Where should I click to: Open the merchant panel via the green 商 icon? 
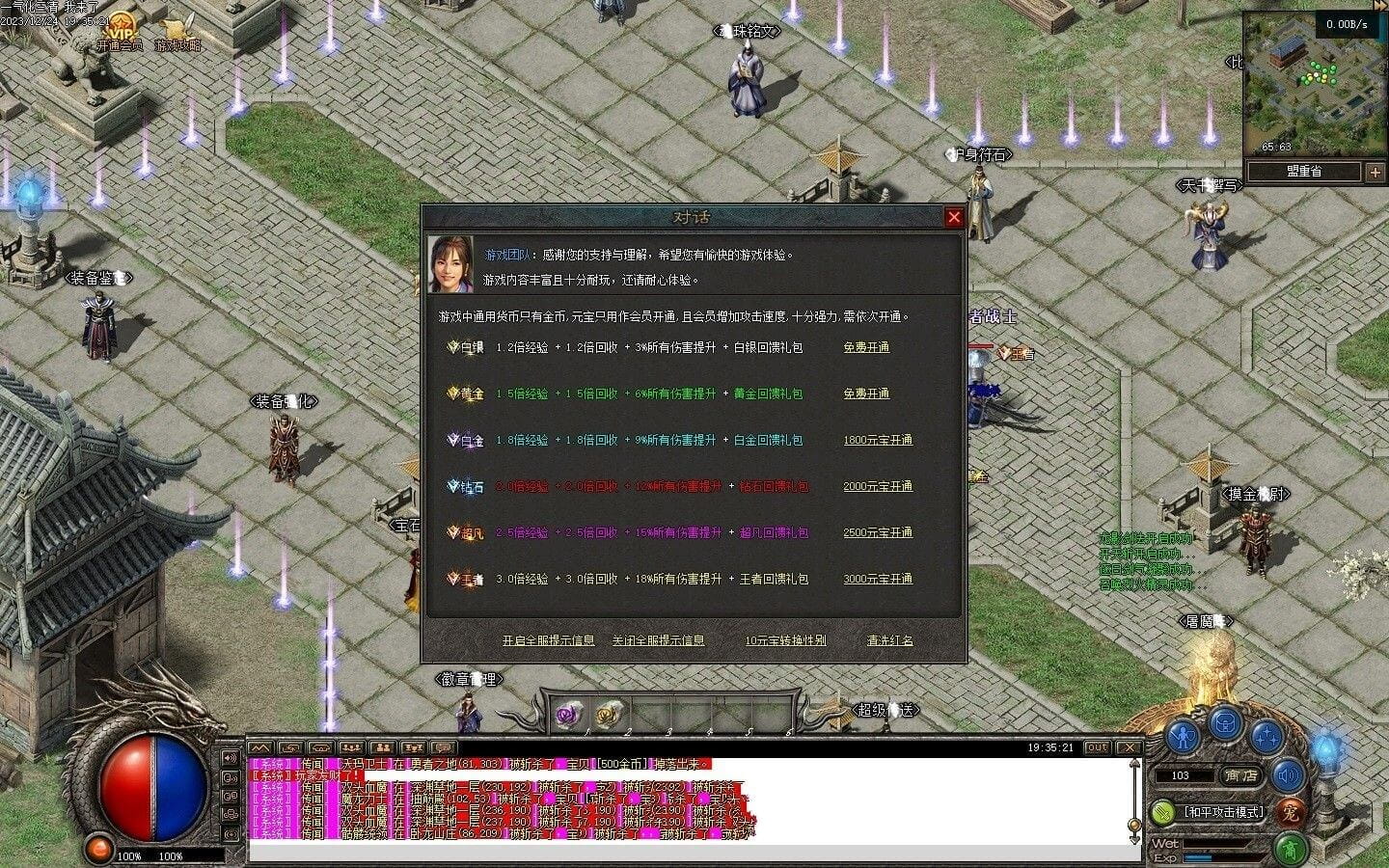(1292, 849)
